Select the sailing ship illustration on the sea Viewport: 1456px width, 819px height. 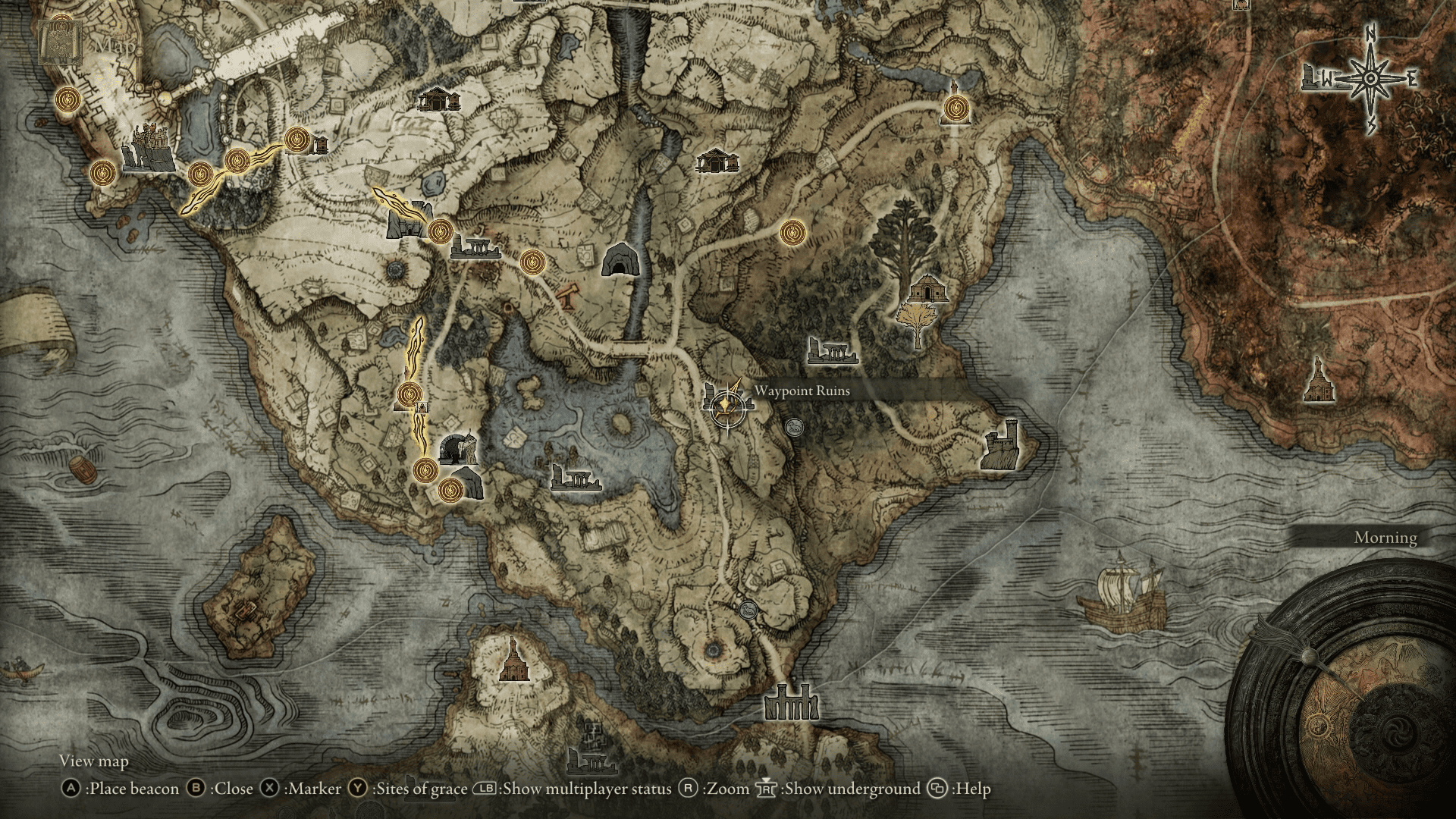point(1122,599)
